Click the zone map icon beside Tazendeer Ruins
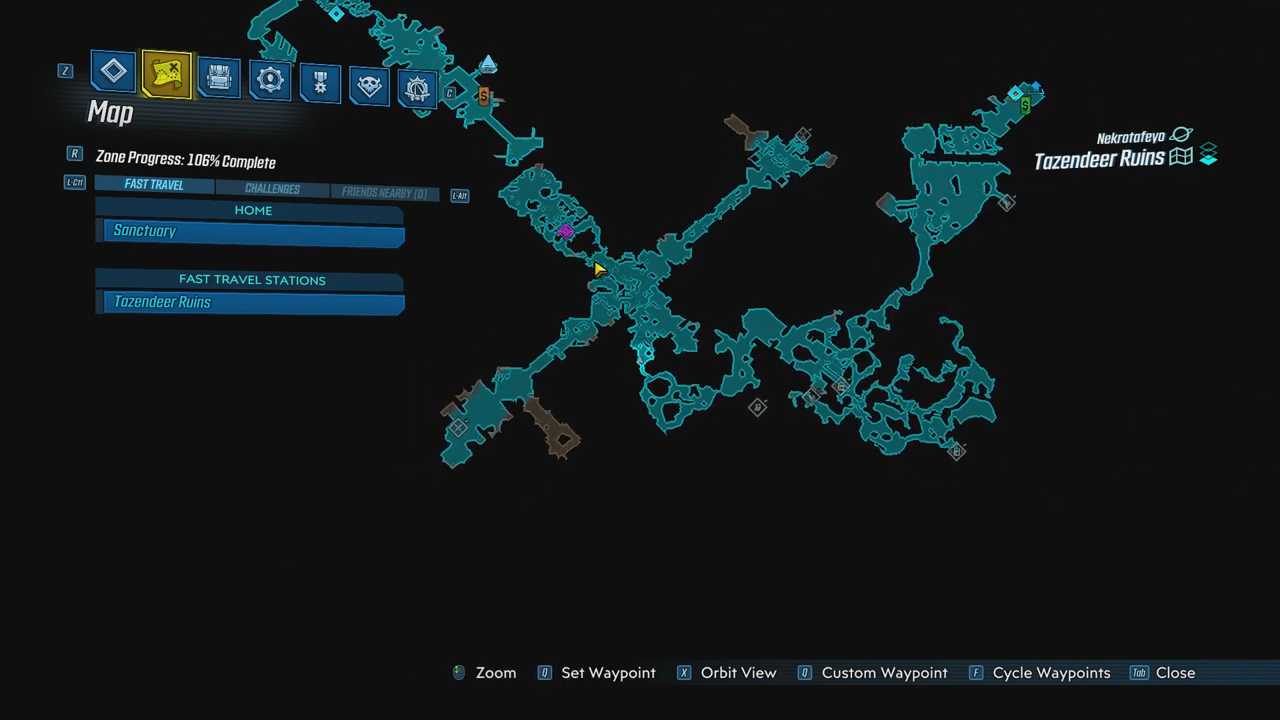Image resolution: width=1280 pixels, height=720 pixels. coord(1181,157)
